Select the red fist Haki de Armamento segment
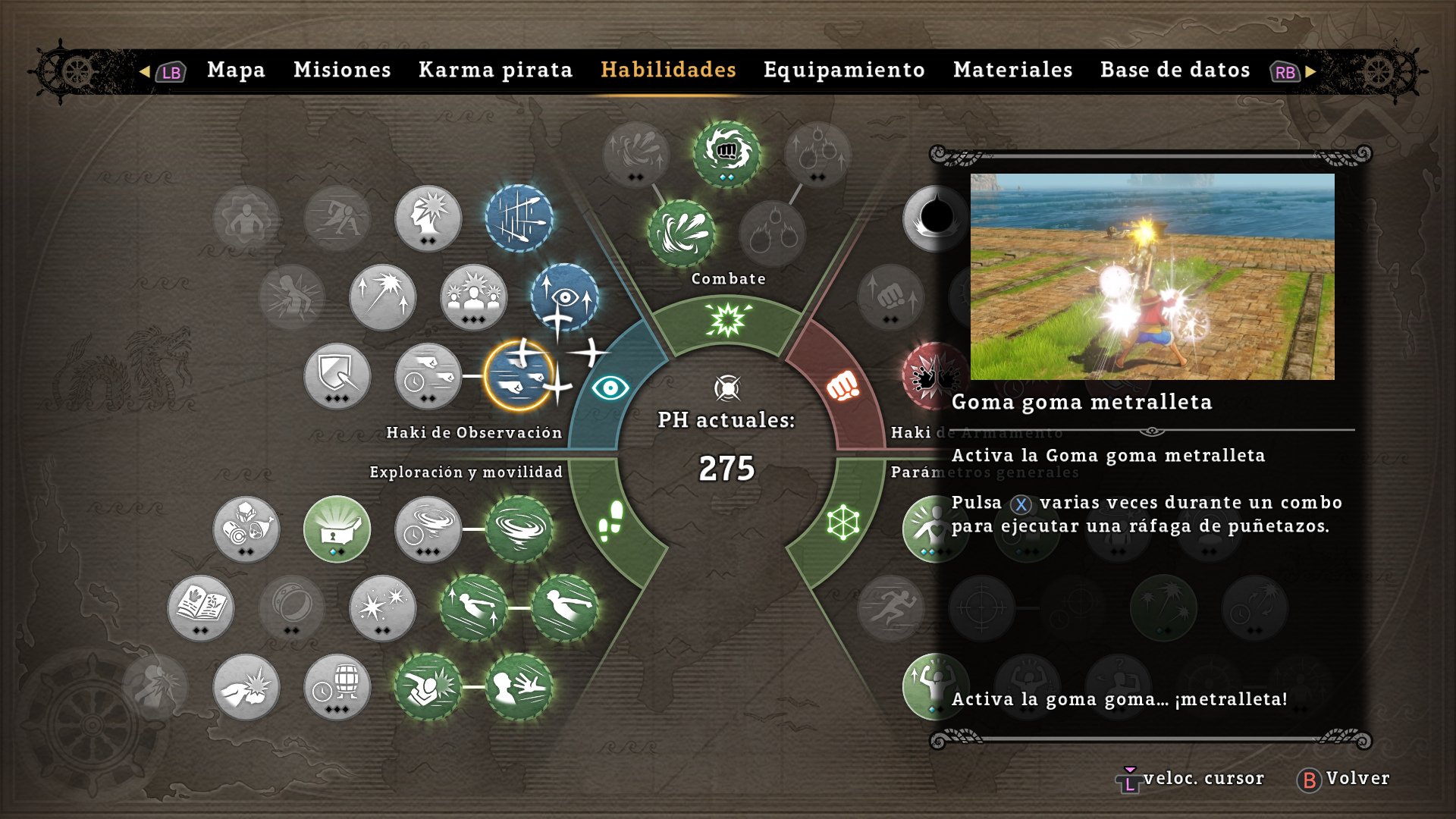This screenshot has width=1456, height=819. pos(842,387)
